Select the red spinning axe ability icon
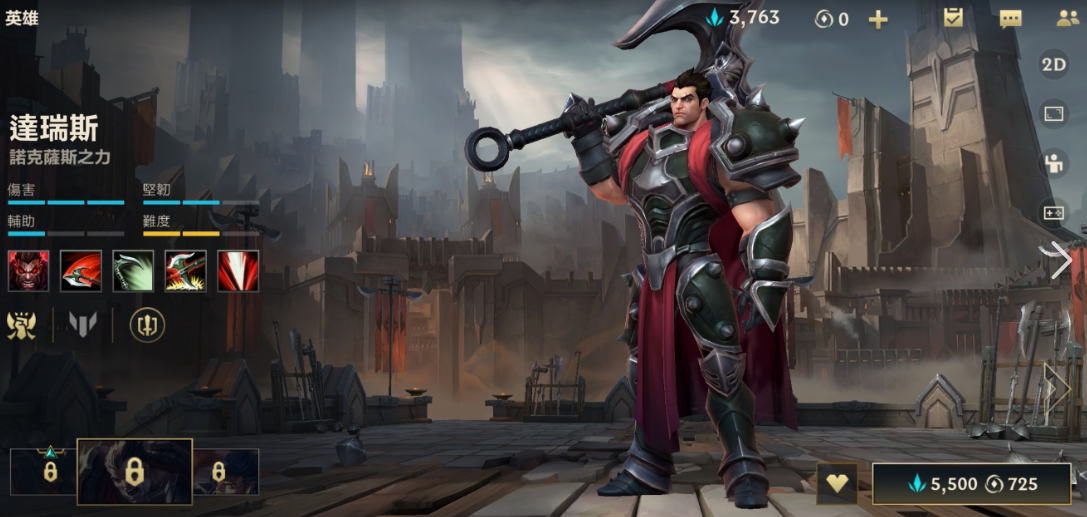This screenshot has height=517, width=1087. [x=81, y=271]
